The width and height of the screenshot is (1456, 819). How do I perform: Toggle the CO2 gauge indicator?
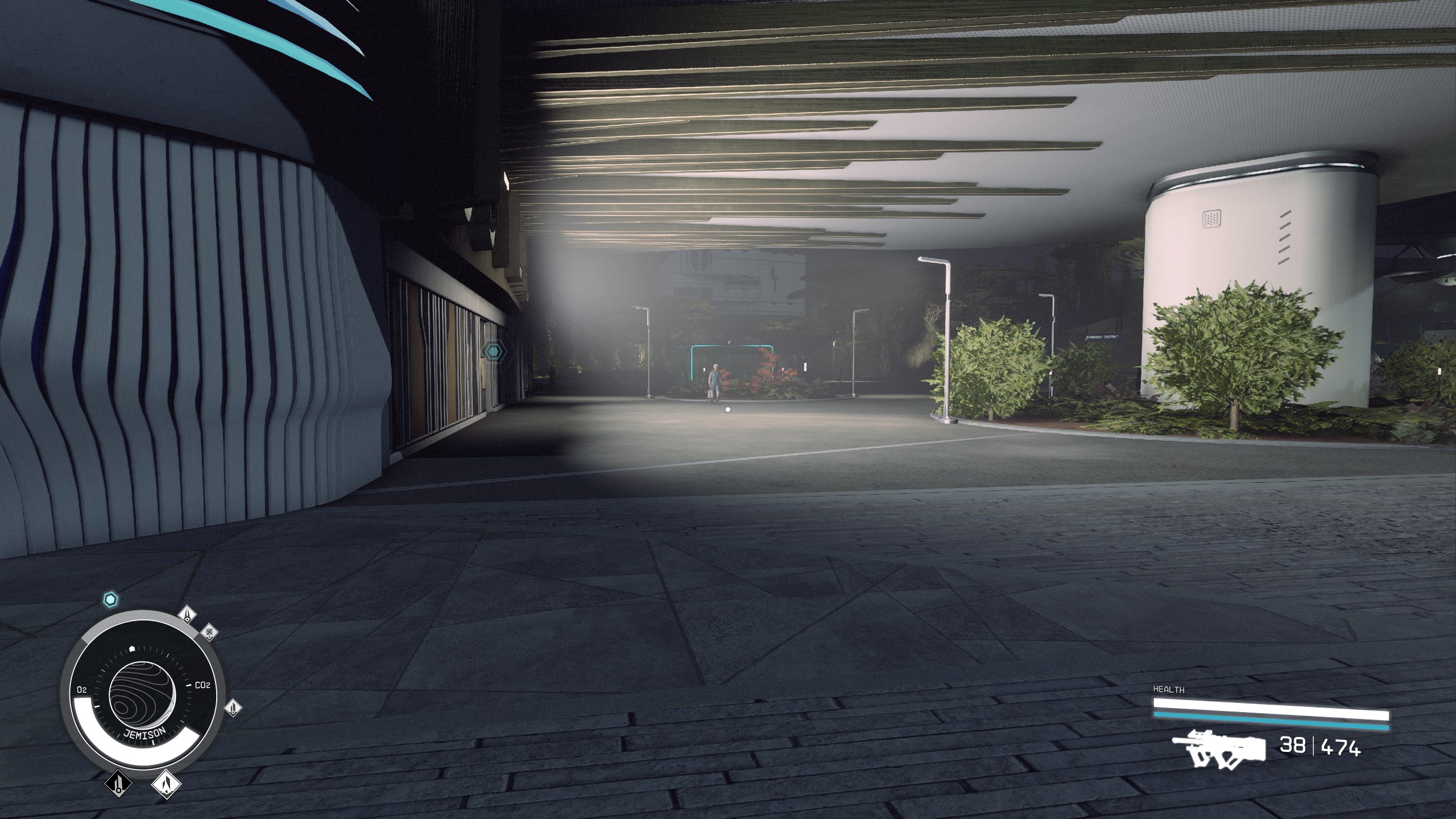202,684
